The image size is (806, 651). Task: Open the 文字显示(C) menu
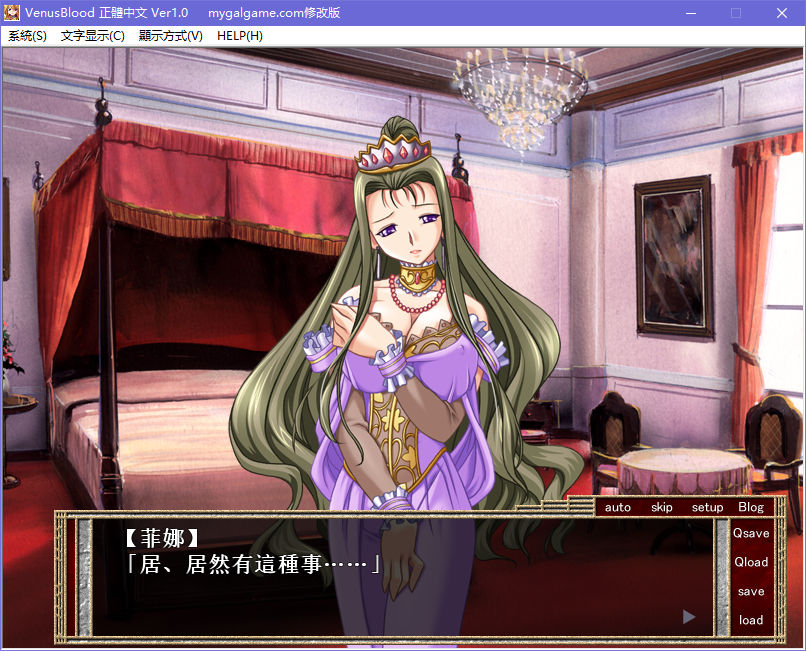93,36
